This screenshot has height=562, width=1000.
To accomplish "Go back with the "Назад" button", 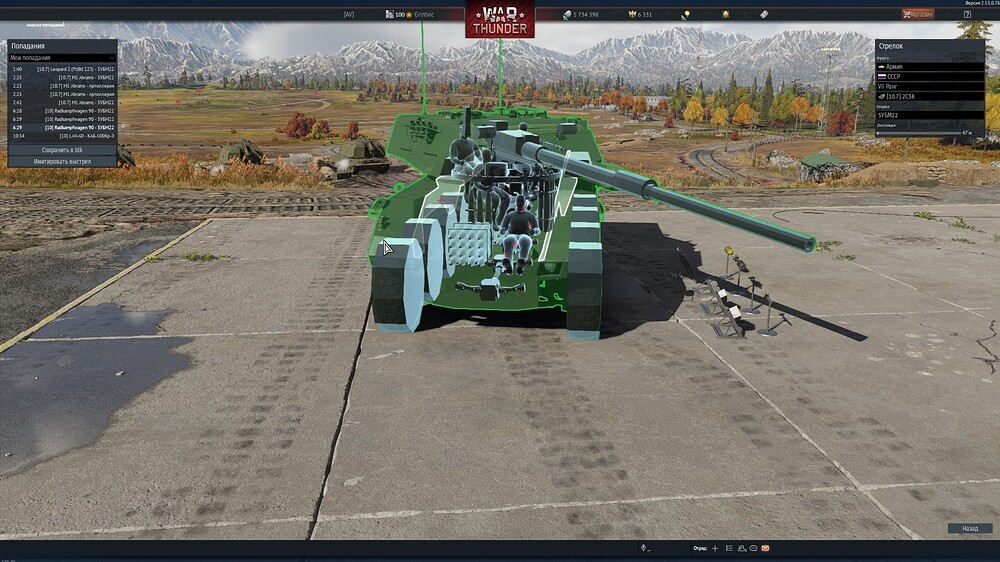I will click(x=969, y=528).
